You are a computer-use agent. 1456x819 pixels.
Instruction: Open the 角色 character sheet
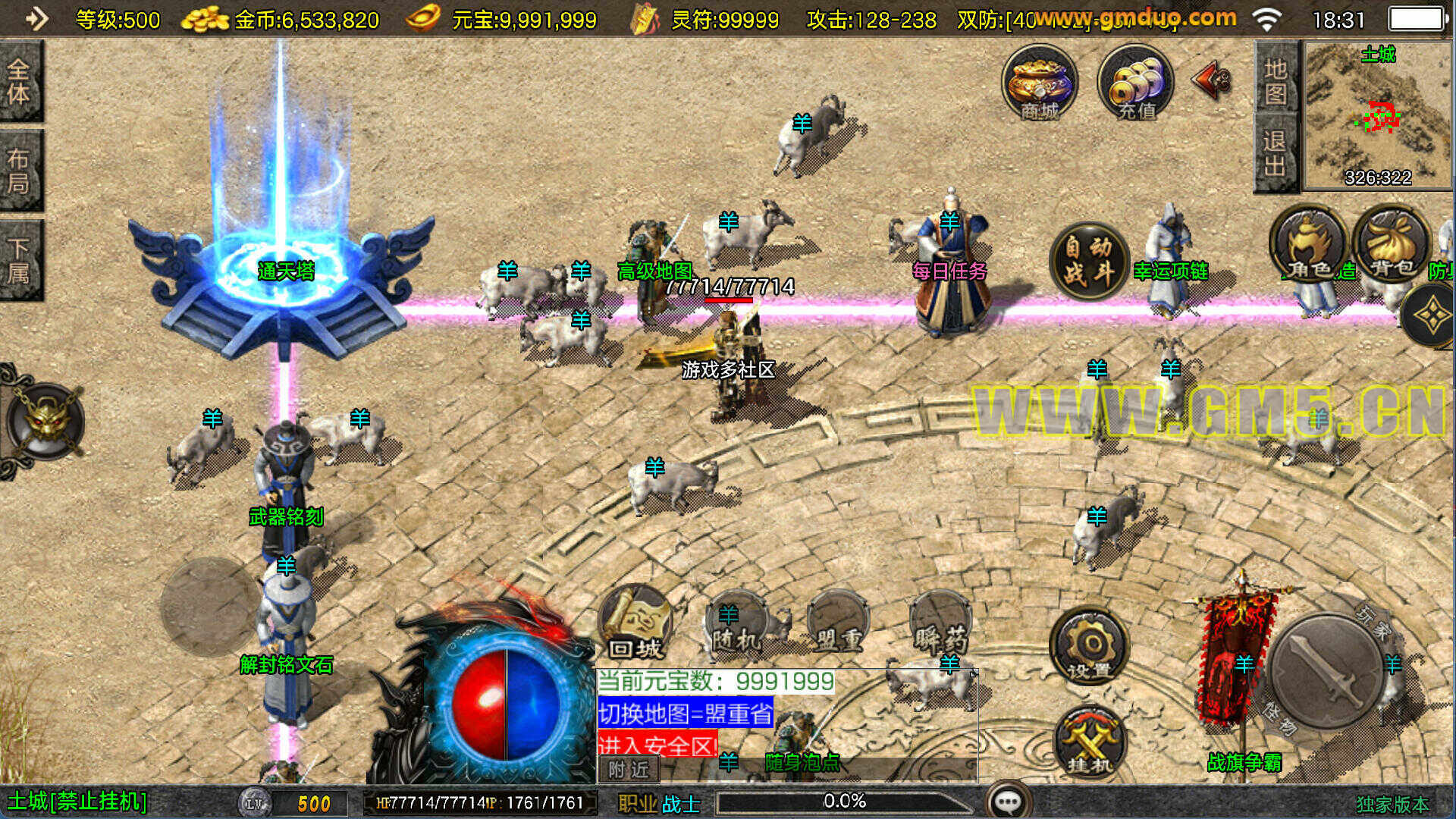click(x=1307, y=244)
